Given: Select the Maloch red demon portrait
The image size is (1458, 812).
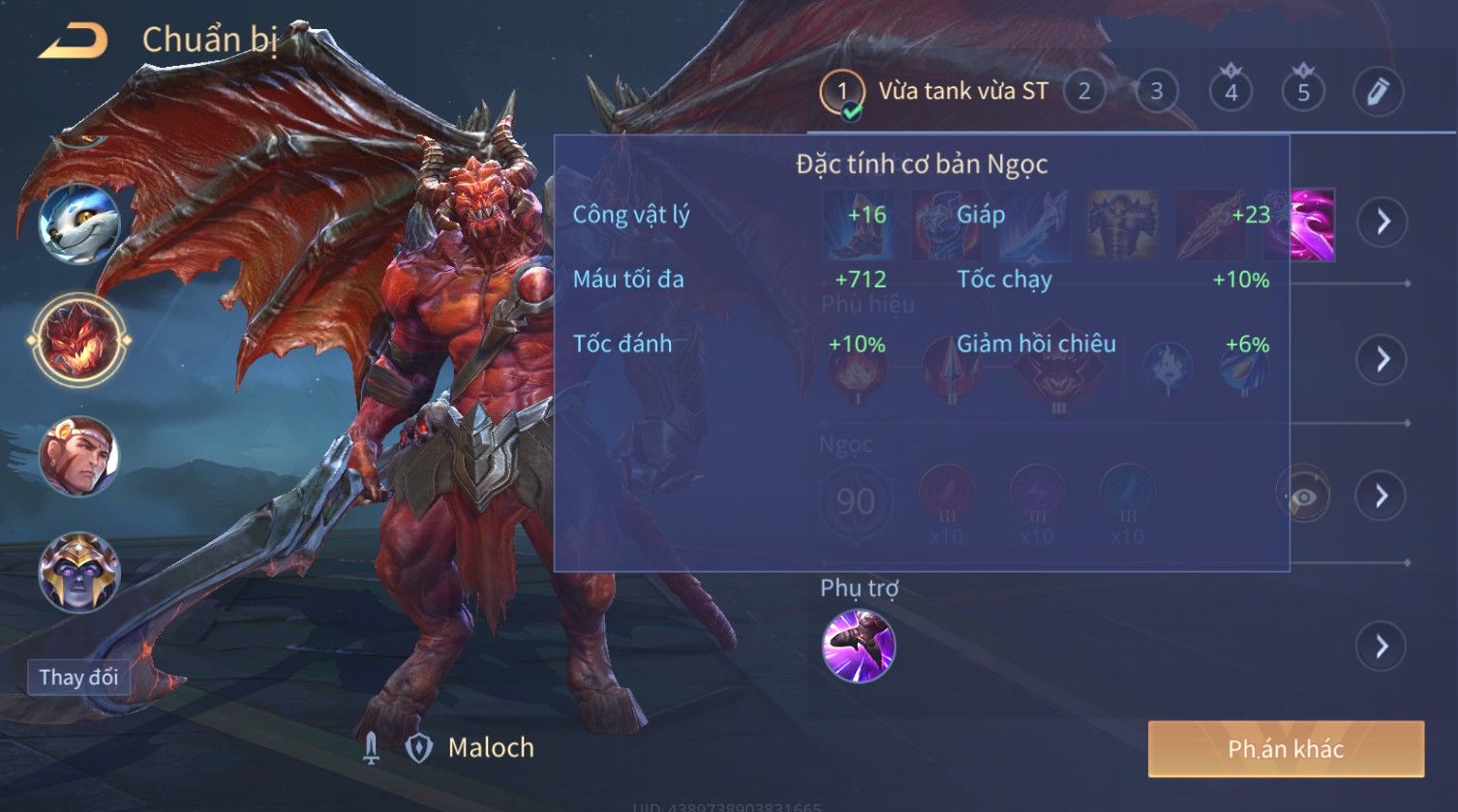Looking at the screenshot, I should (x=78, y=340).
